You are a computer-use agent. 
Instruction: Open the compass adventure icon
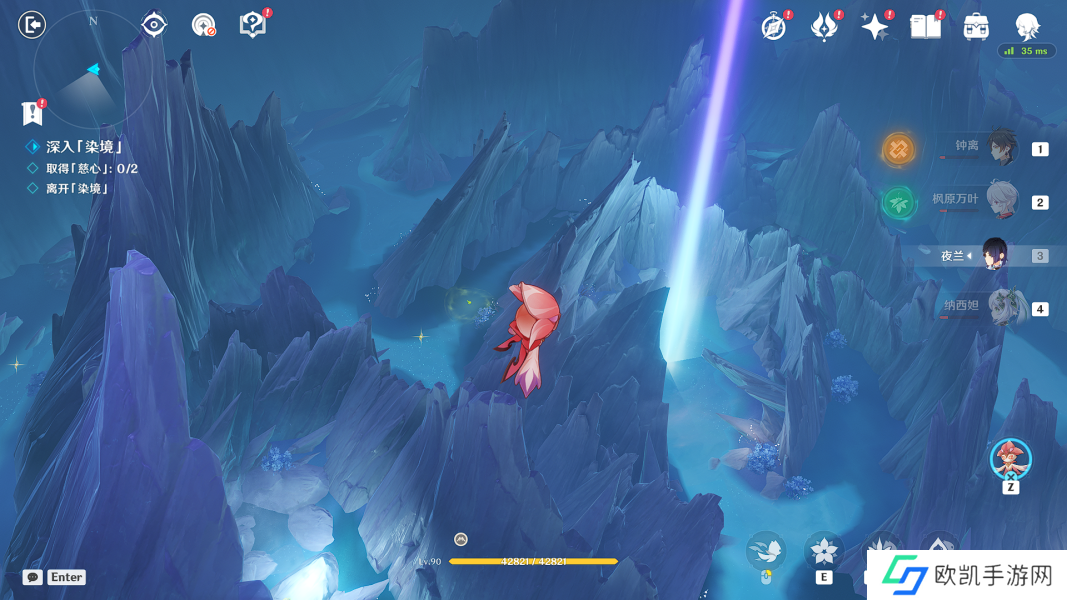click(x=773, y=27)
